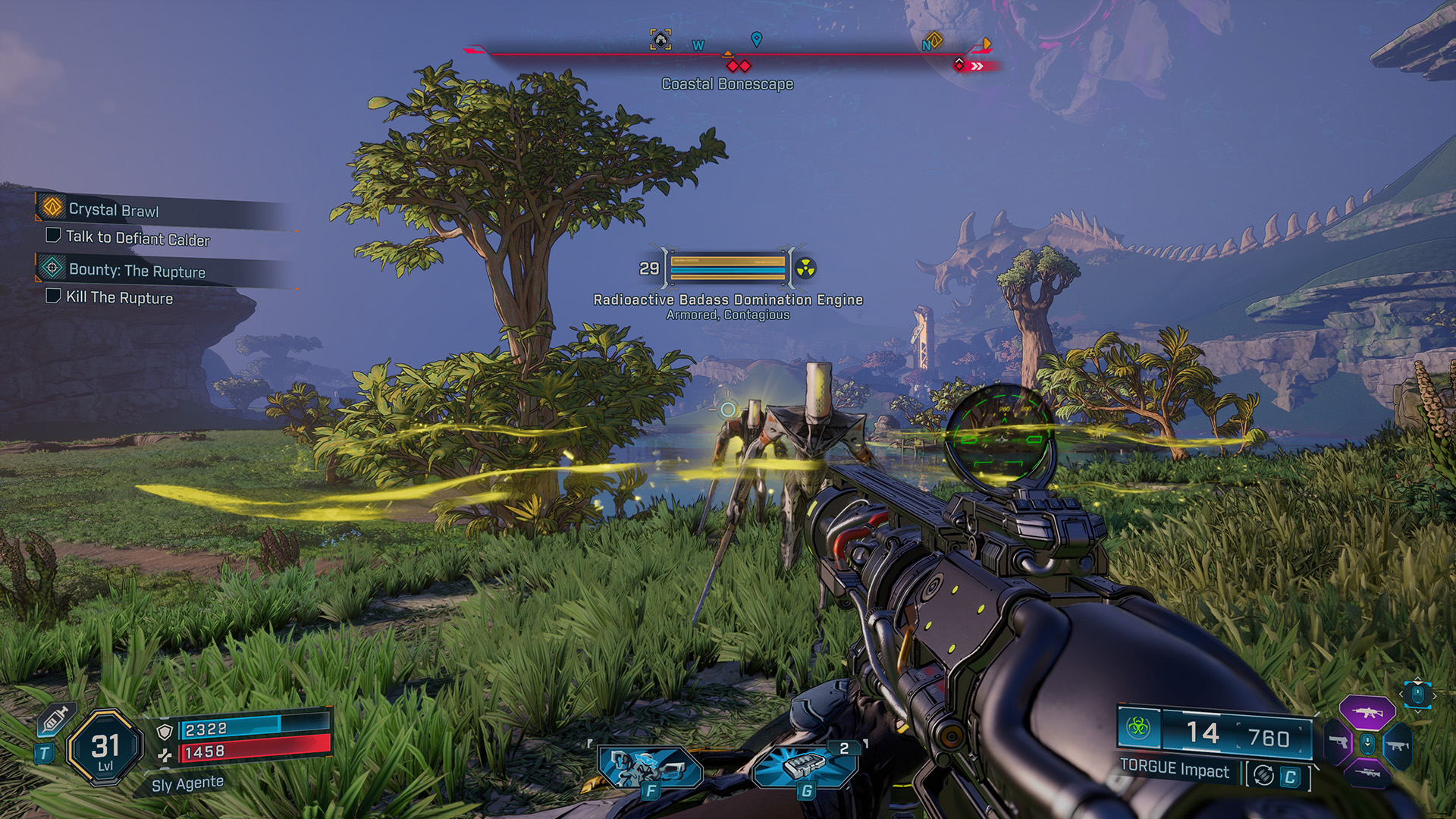Viewport: 1456px width, 819px height.
Task: Open the Bounty: The Rupture tracker entry
Action: 136,270
